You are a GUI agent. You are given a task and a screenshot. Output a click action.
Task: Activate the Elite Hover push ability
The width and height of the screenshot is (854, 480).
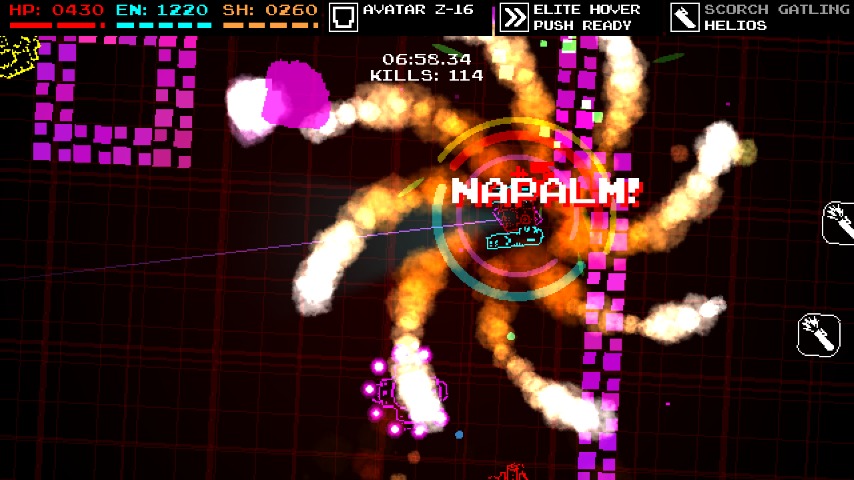tap(514, 17)
